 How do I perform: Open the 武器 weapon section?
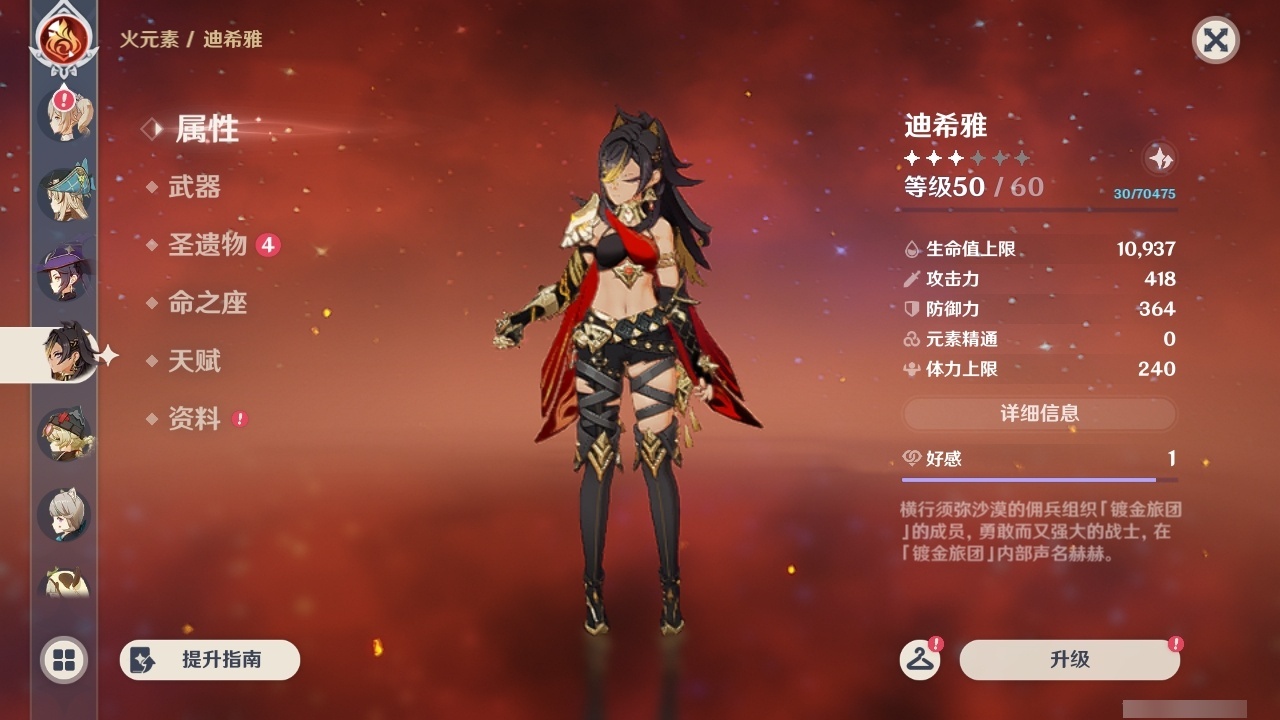pyautogui.click(x=196, y=188)
